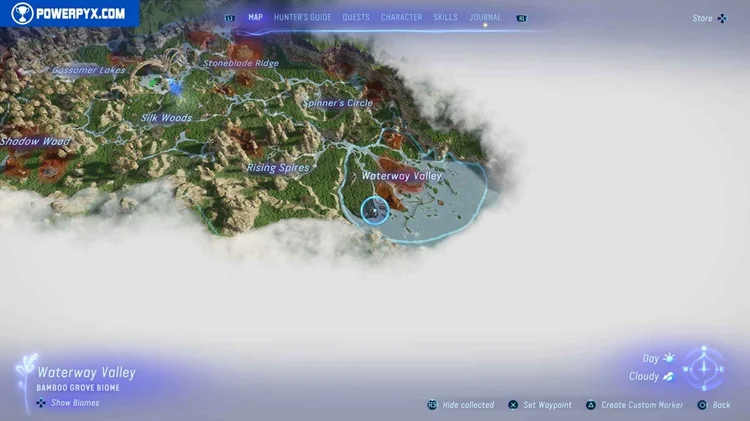Click the PowerPyx.com logo

[x=70, y=13]
